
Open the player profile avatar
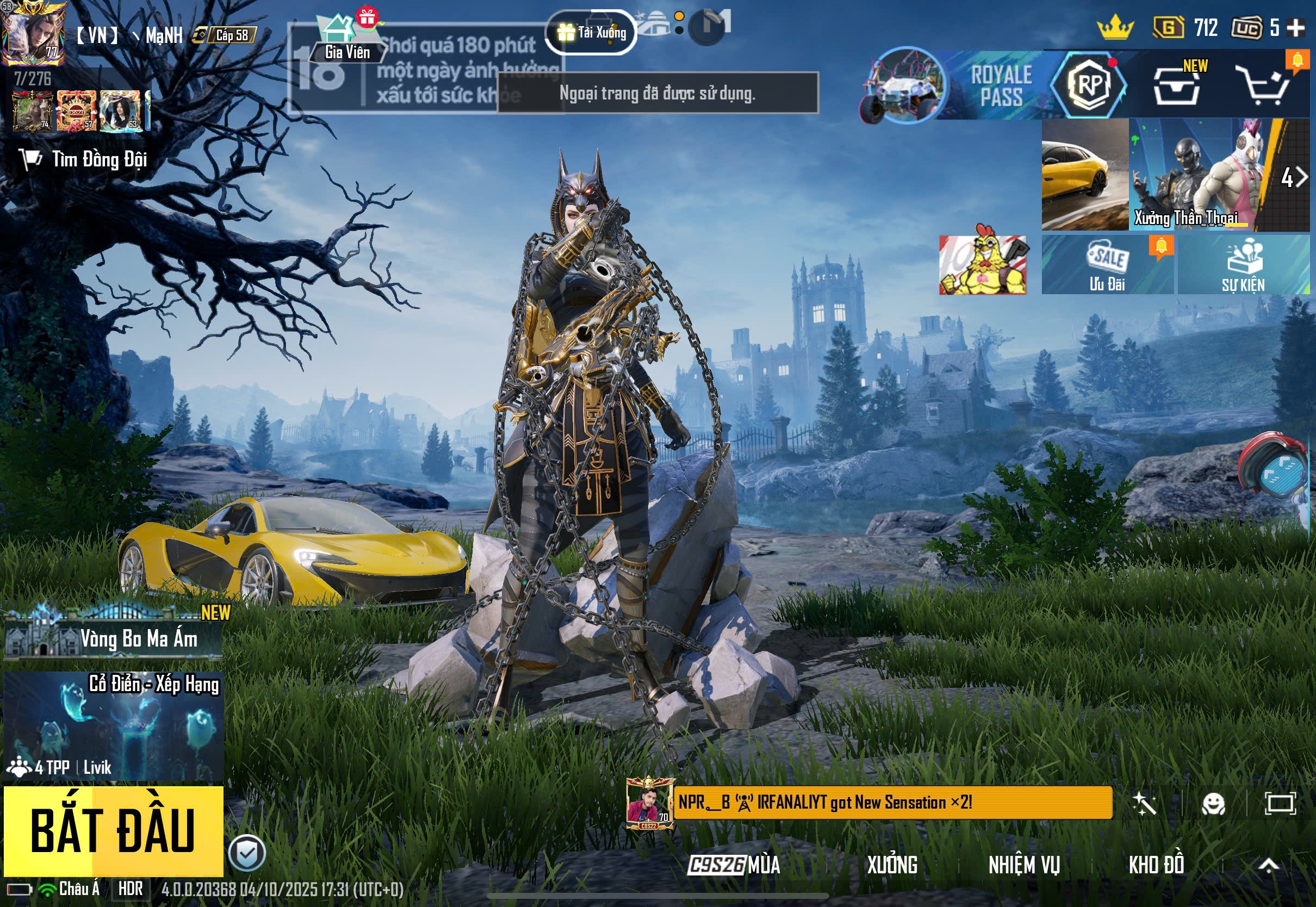[33, 33]
